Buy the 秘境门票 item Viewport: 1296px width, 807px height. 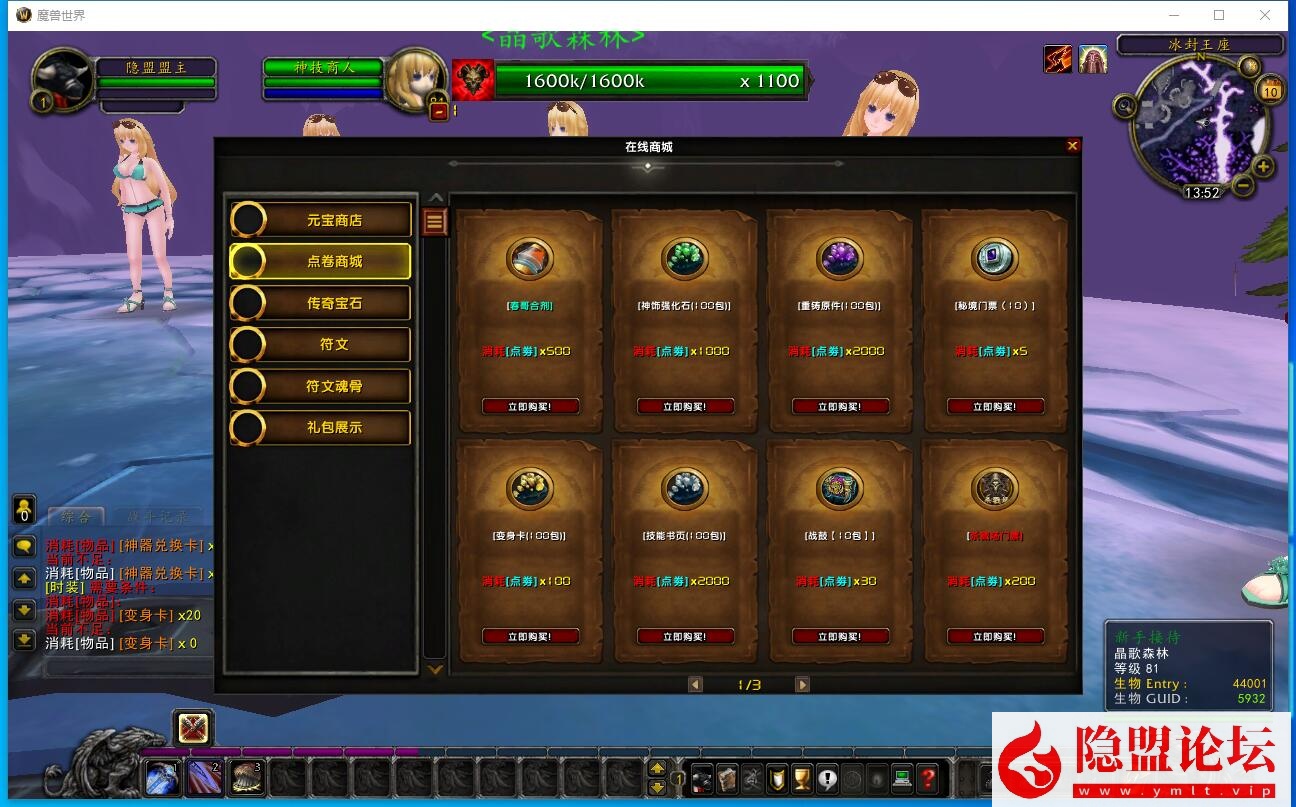point(995,407)
